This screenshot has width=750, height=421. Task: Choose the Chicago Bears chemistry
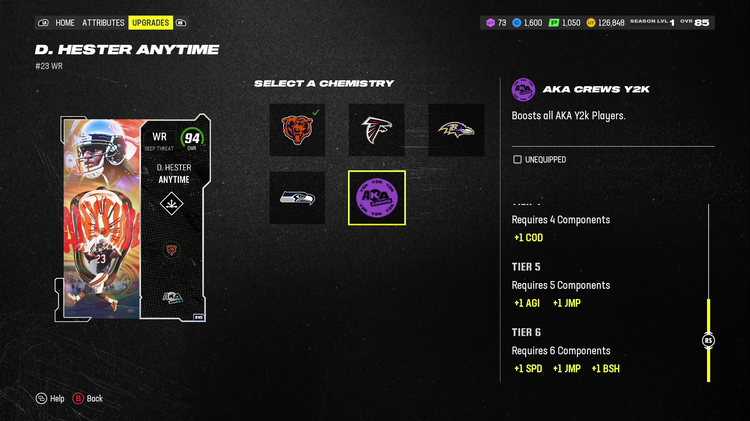pos(297,130)
